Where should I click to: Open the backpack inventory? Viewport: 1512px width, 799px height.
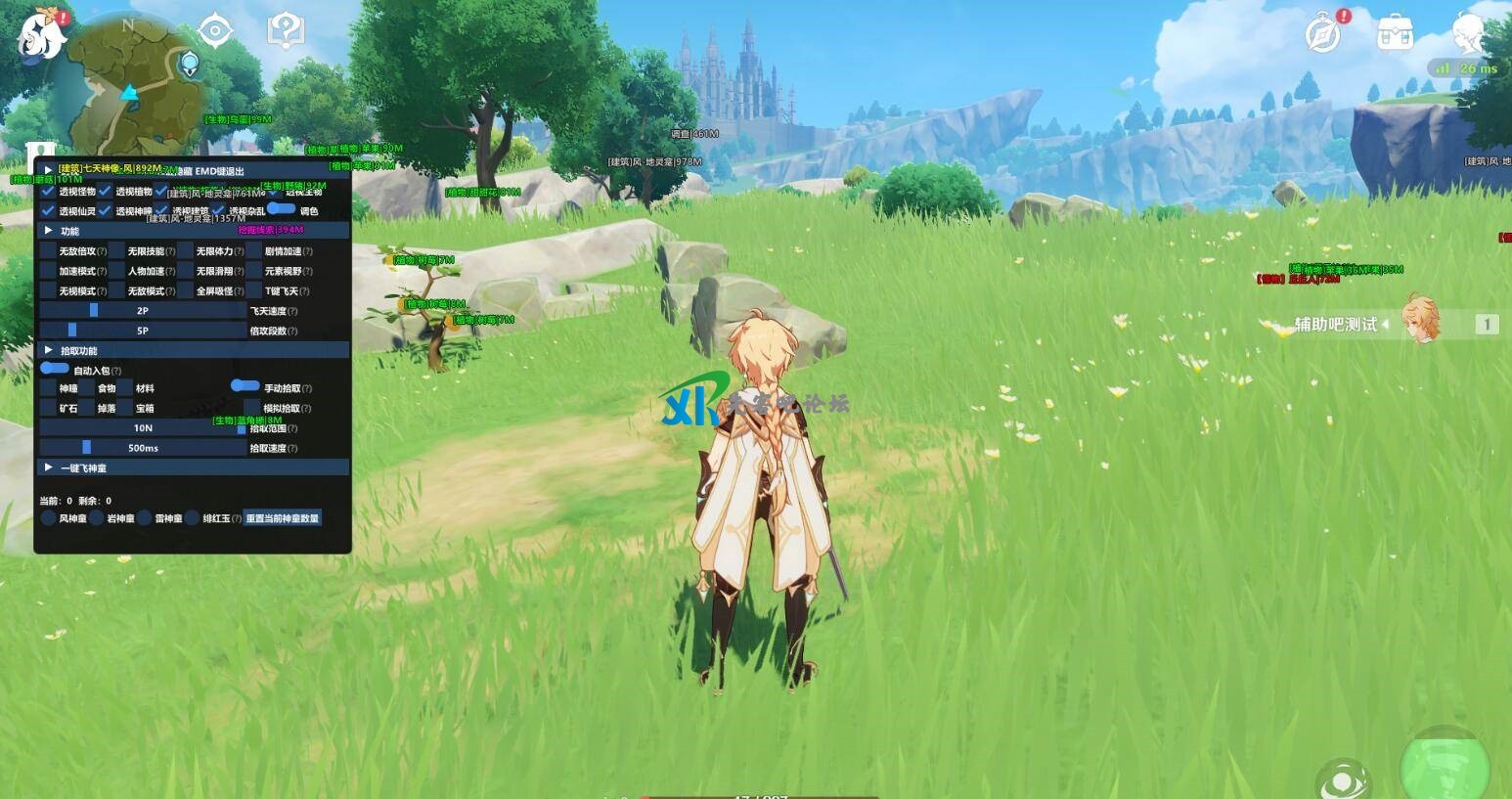pyautogui.click(x=1395, y=34)
